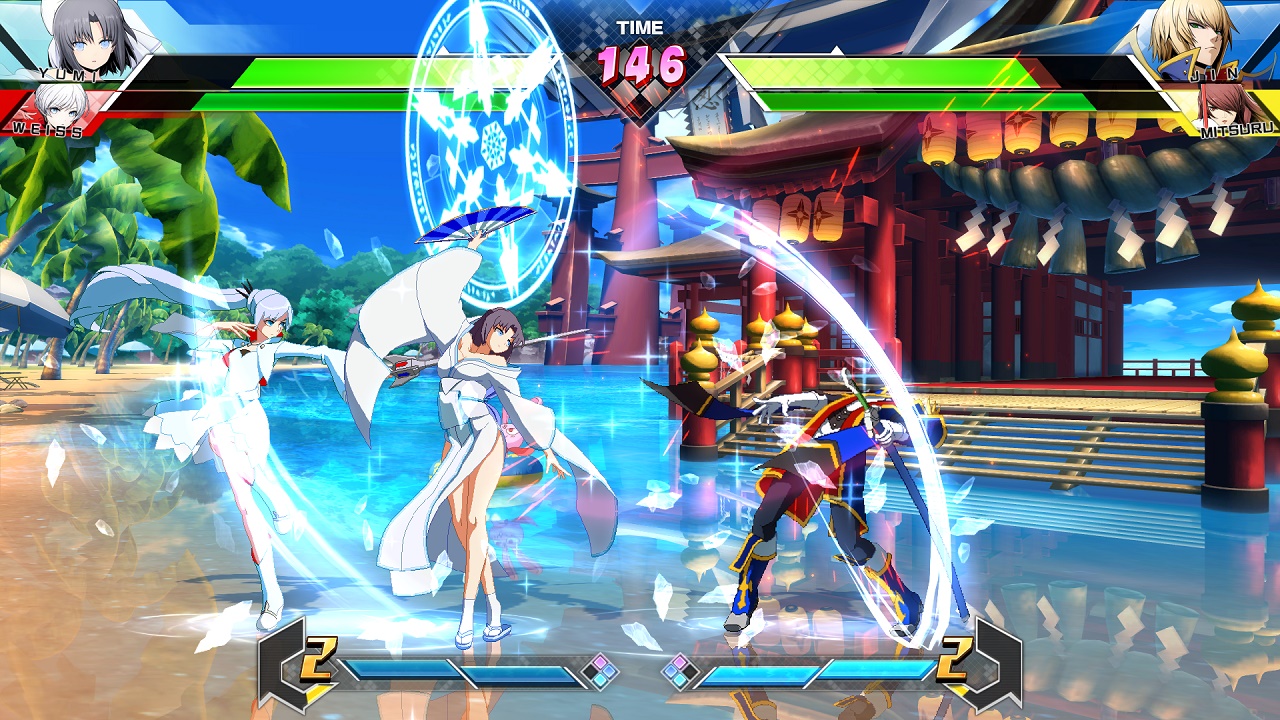
Task: Toggle the left pink partner gem
Action: (598, 661)
